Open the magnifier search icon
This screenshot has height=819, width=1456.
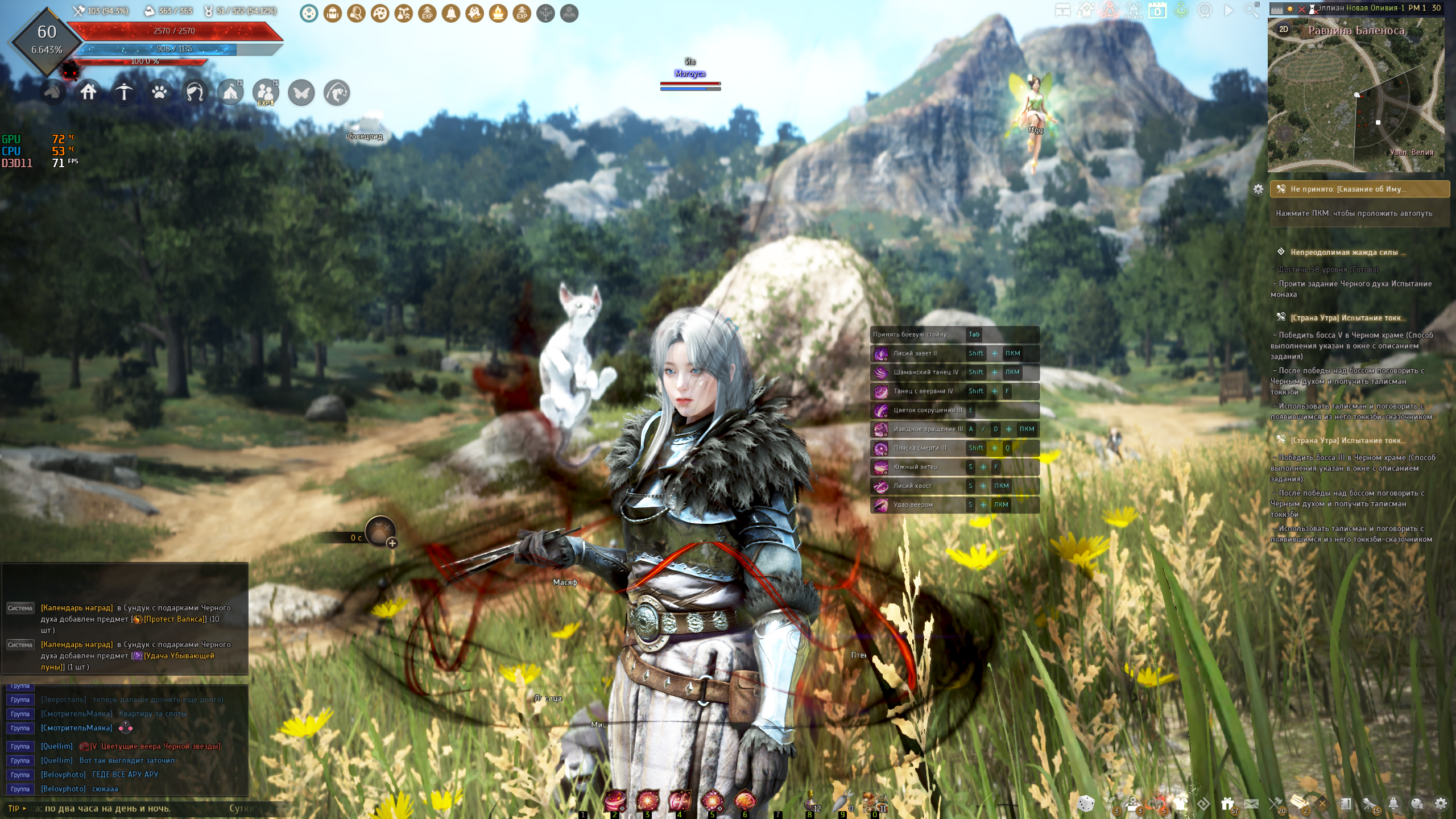pos(1251,10)
